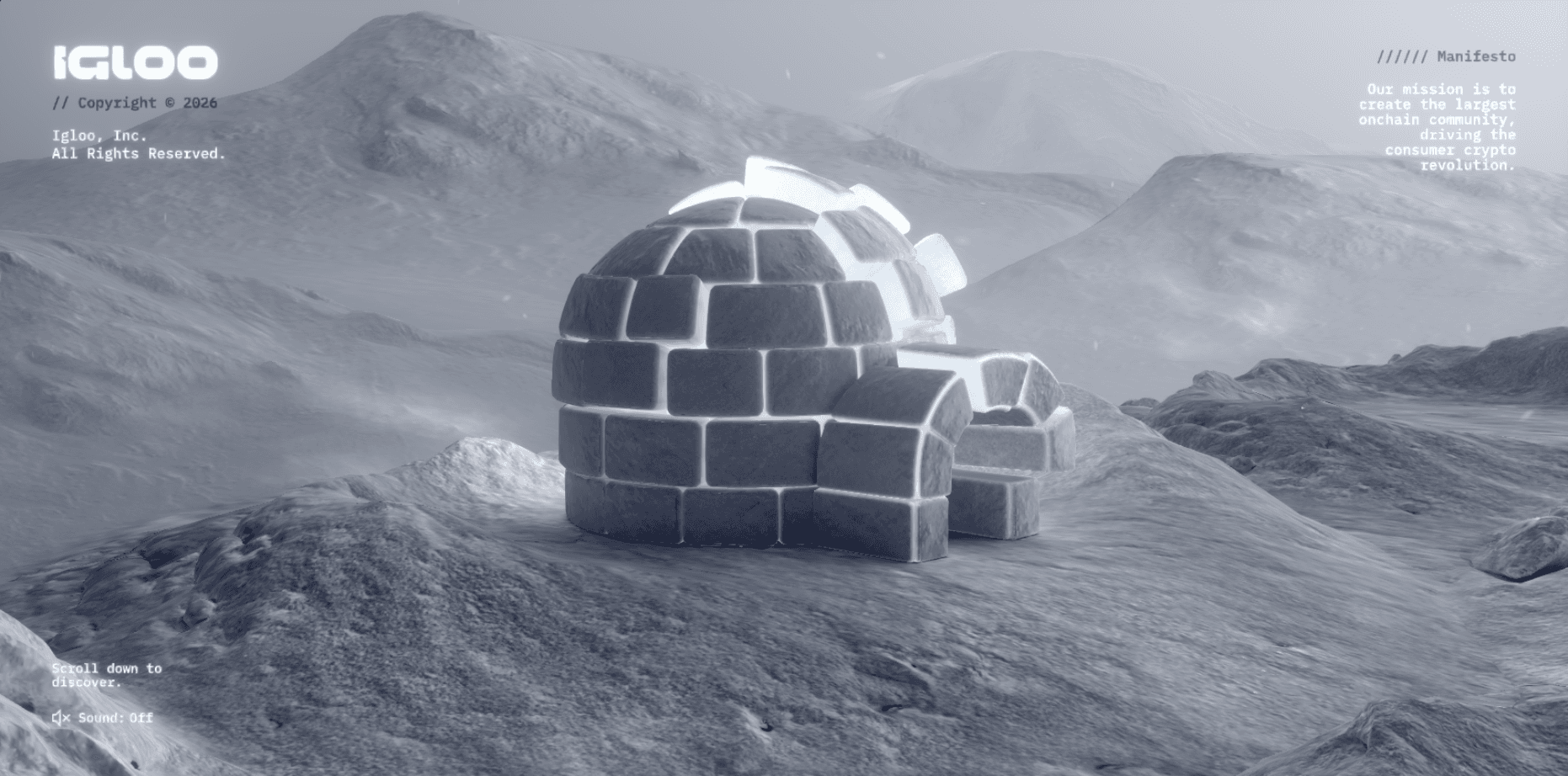Click the Igloo, Inc. All Rights Reserved text
1568x776 pixels.
138,145
